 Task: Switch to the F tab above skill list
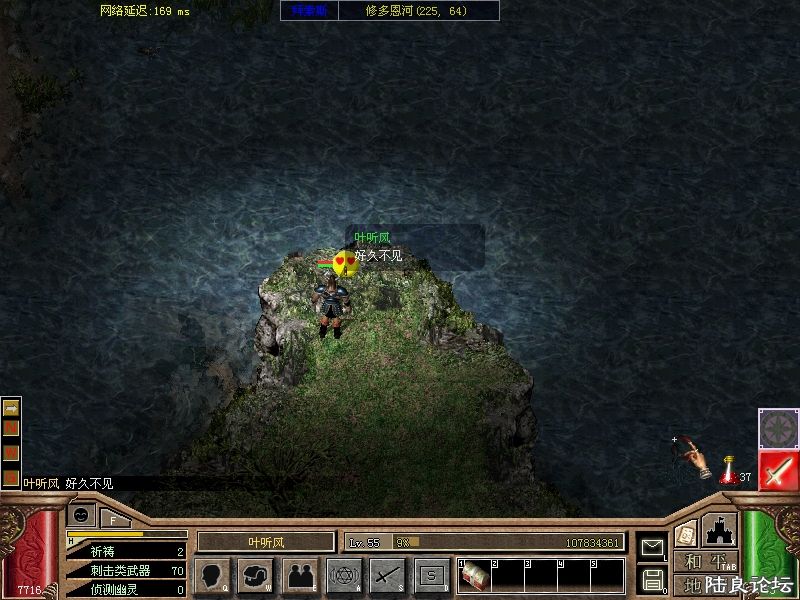[x=114, y=519]
